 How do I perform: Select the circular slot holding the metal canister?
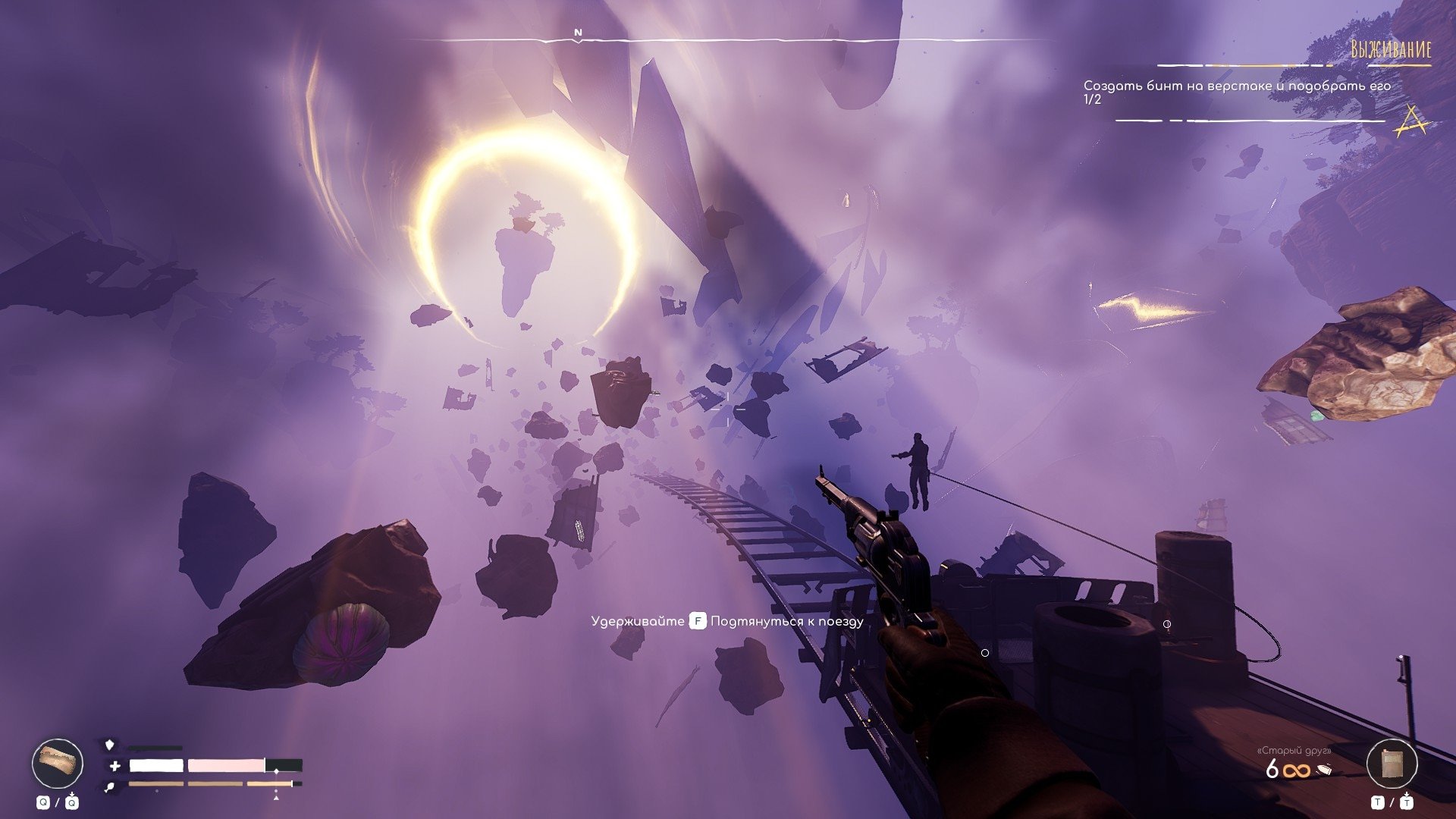(x=1392, y=764)
